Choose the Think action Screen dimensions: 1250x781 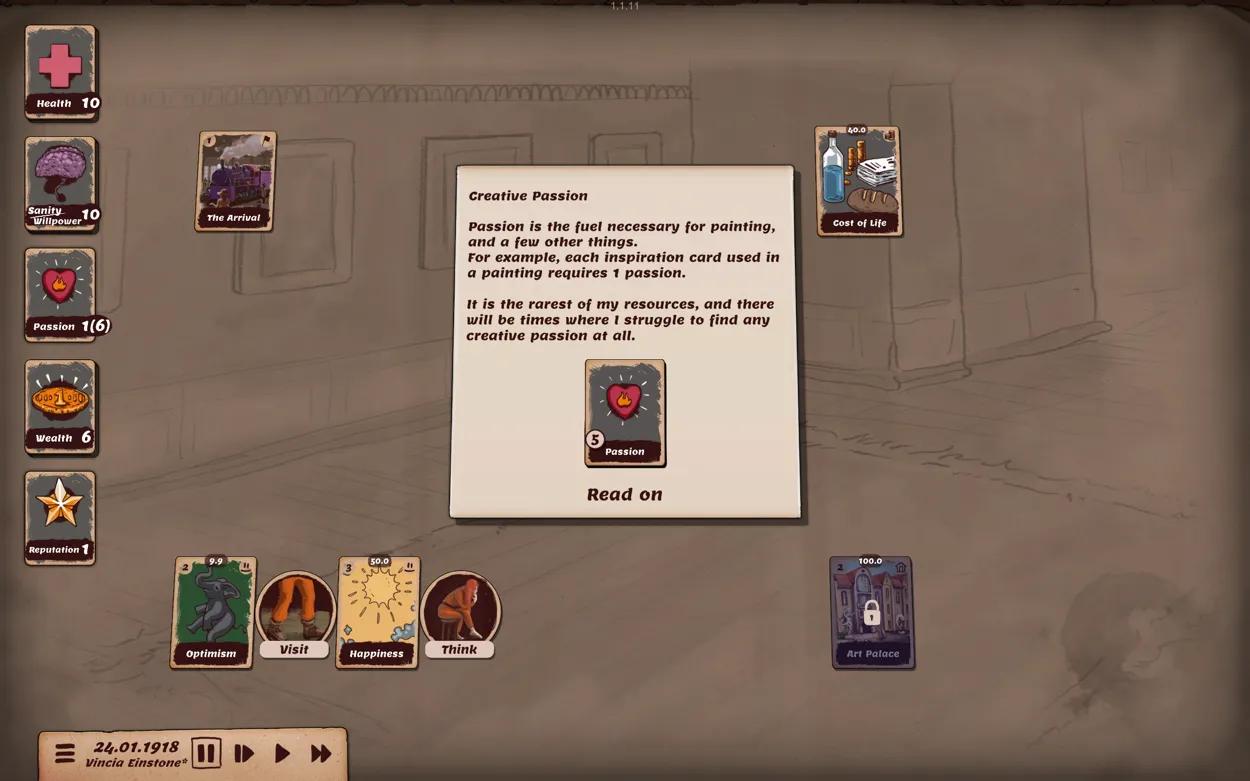460,612
